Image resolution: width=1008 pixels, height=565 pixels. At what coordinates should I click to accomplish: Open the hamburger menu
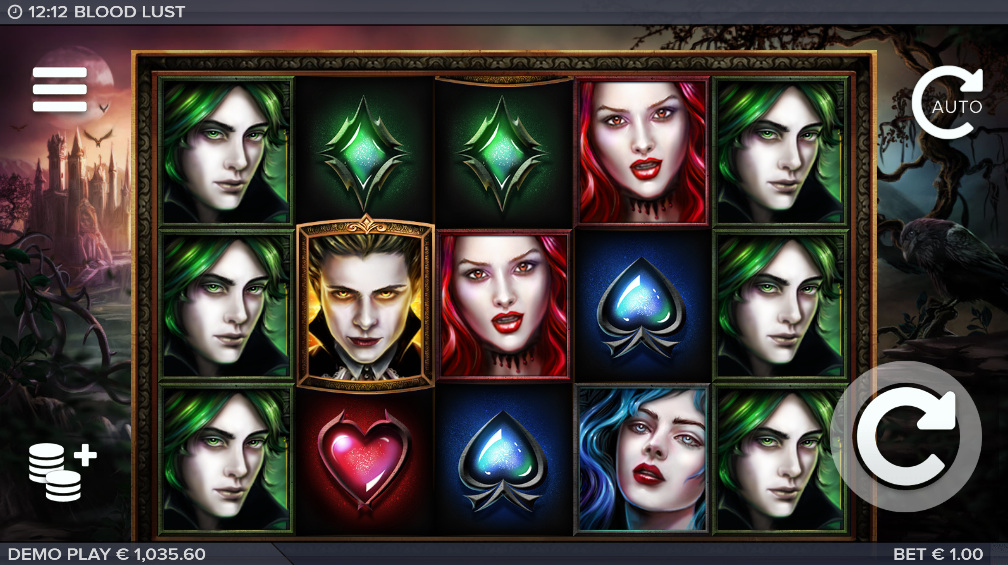tap(60, 90)
